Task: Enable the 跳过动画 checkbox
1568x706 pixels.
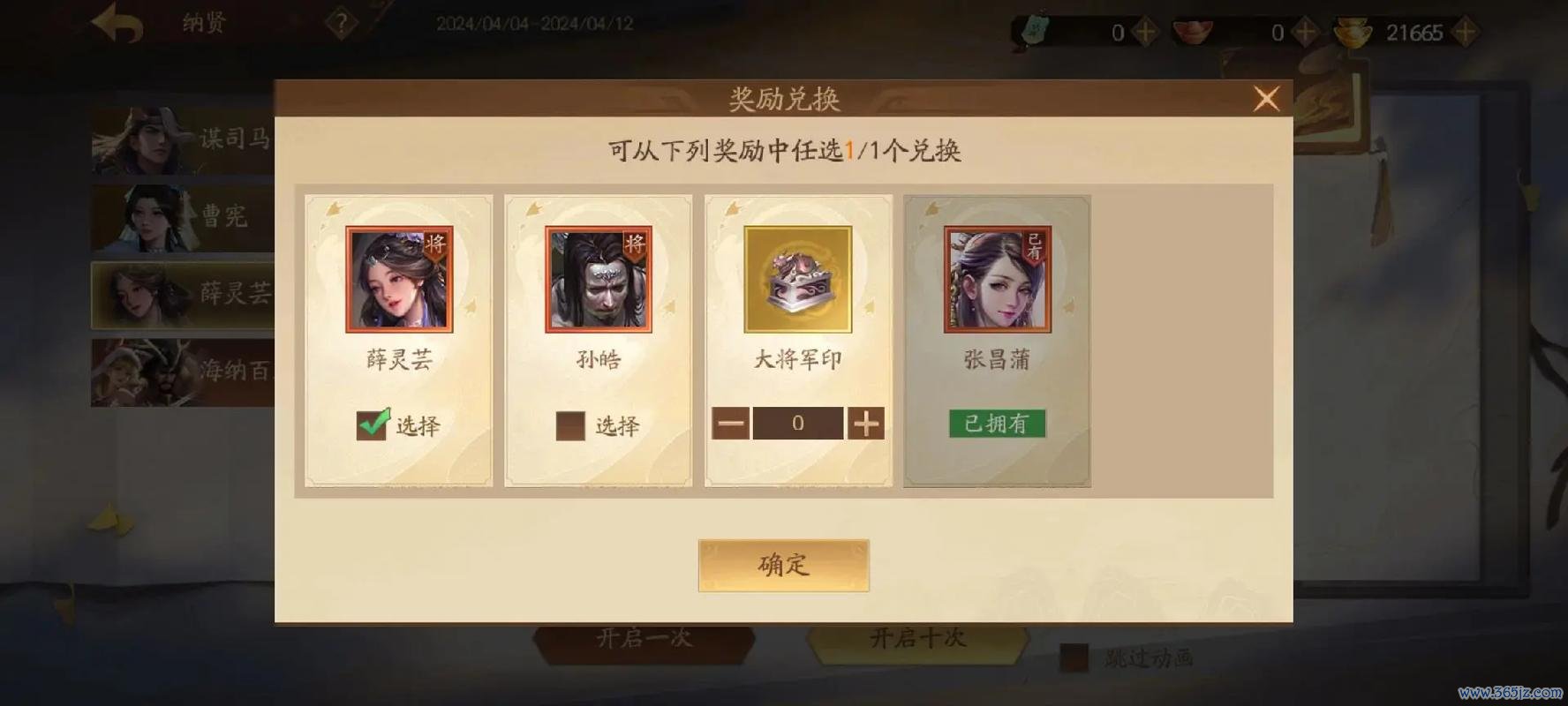Action: (1074, 657)
